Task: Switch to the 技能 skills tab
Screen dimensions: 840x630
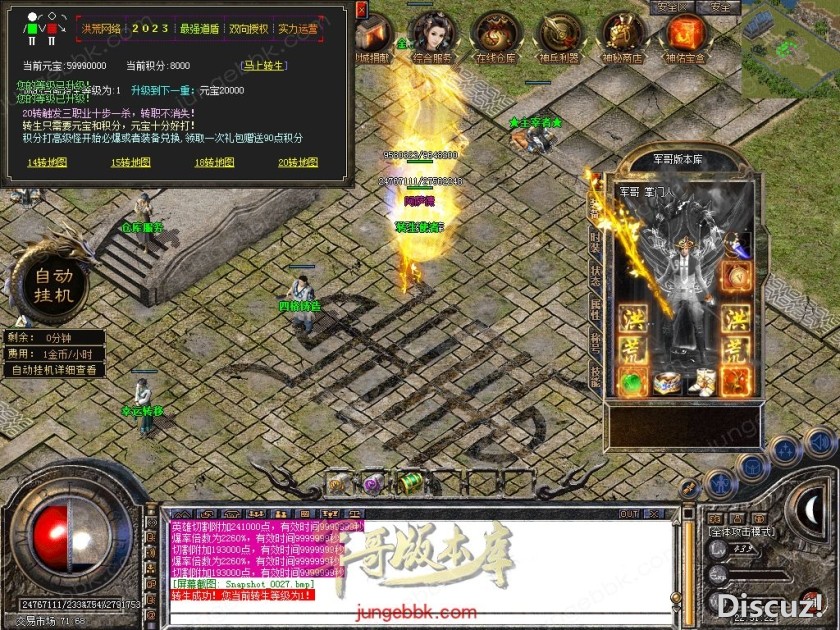Action: pyautogui.click(x=596, y=376)
